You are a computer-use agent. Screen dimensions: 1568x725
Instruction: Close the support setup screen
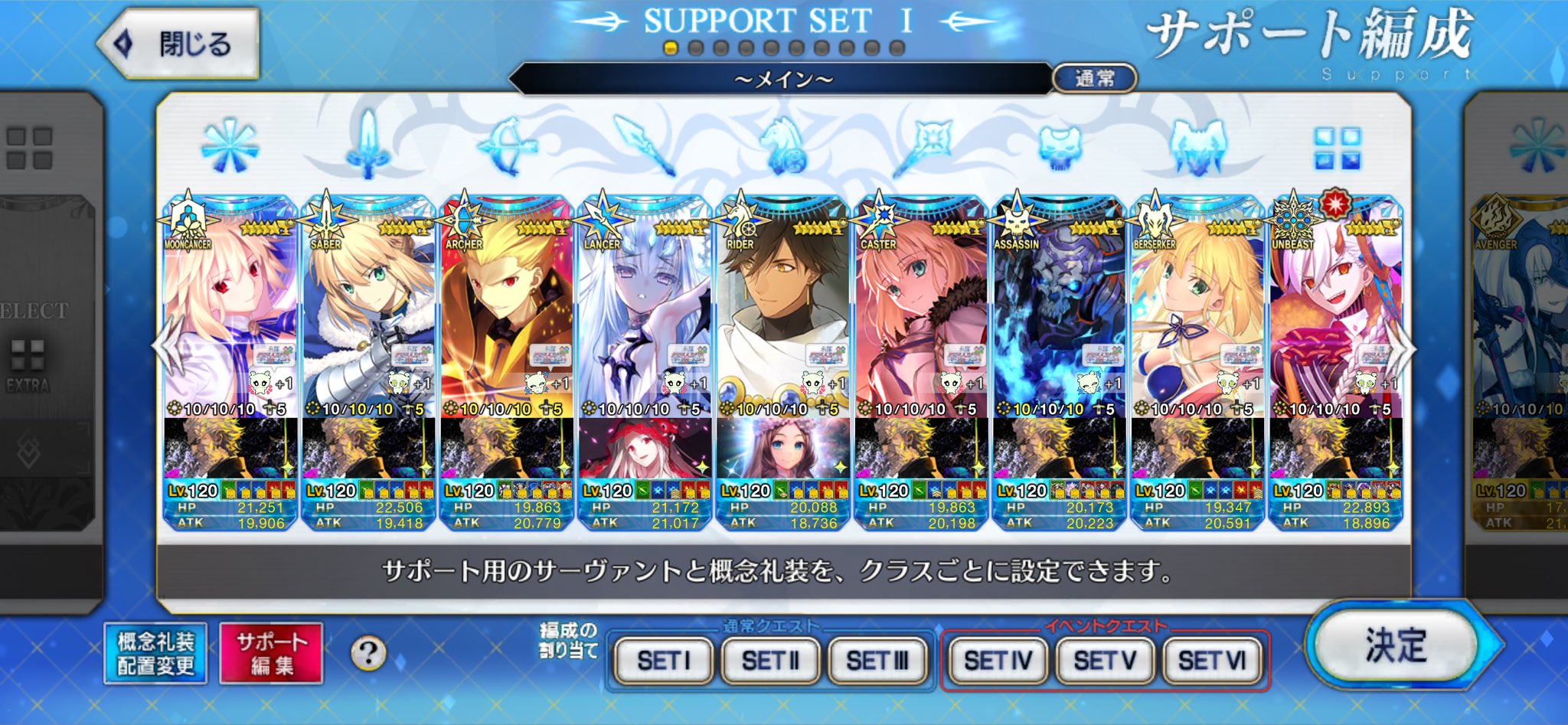[x=180, y=44]
